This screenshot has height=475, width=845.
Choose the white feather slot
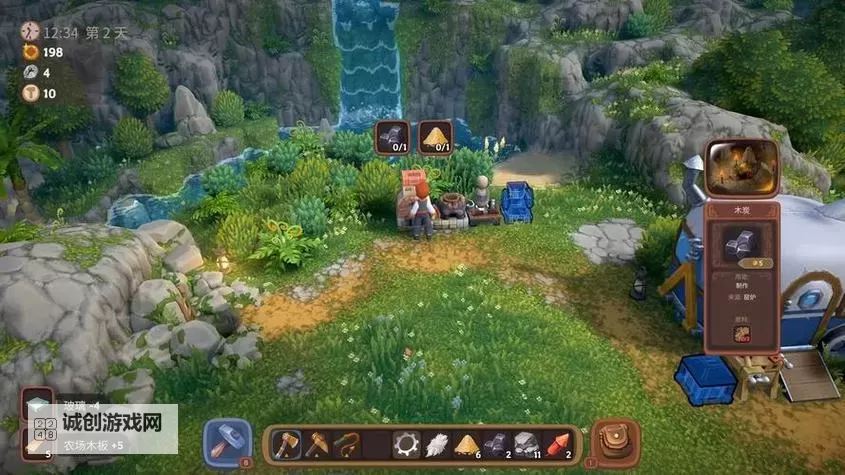tap(436, 444)
